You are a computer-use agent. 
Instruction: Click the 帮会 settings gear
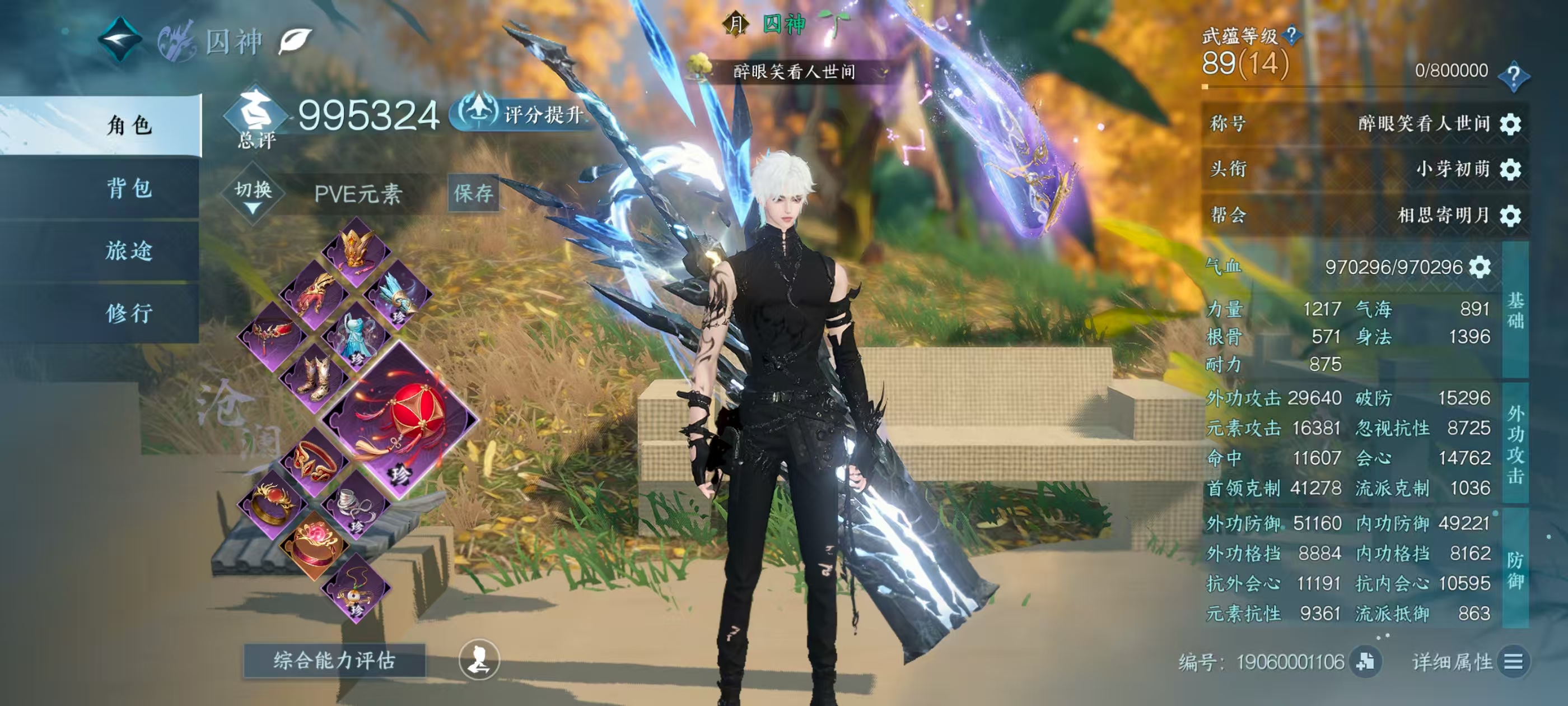1510,216
